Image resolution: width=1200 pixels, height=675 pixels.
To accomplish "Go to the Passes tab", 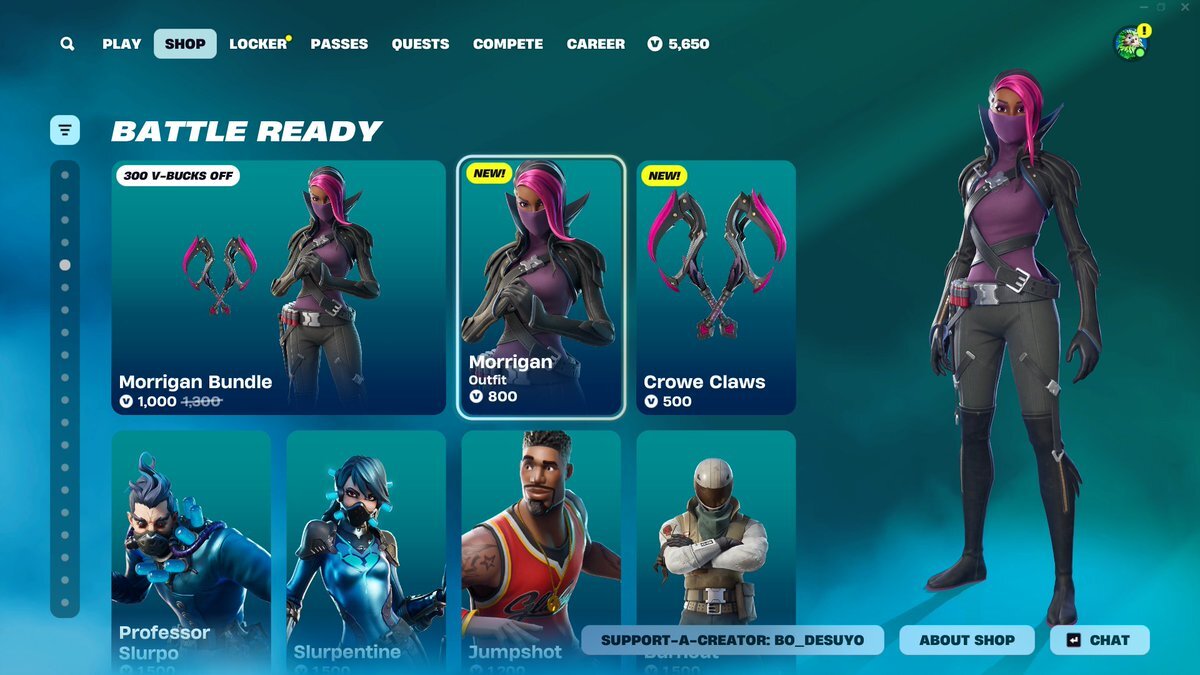I will pyautogui.click(x=339, y=44).
